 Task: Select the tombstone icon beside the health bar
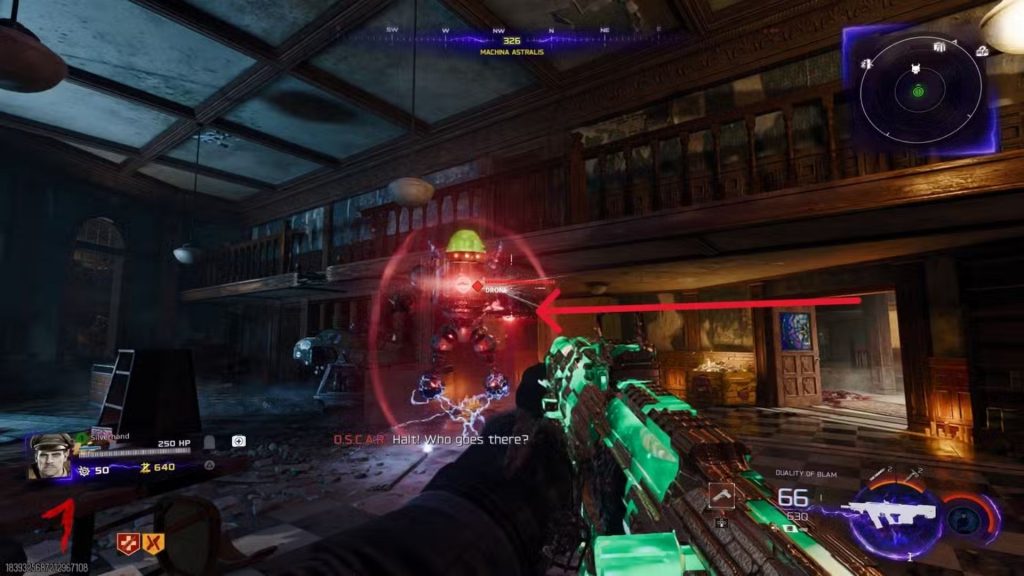[x=210, y=441]
